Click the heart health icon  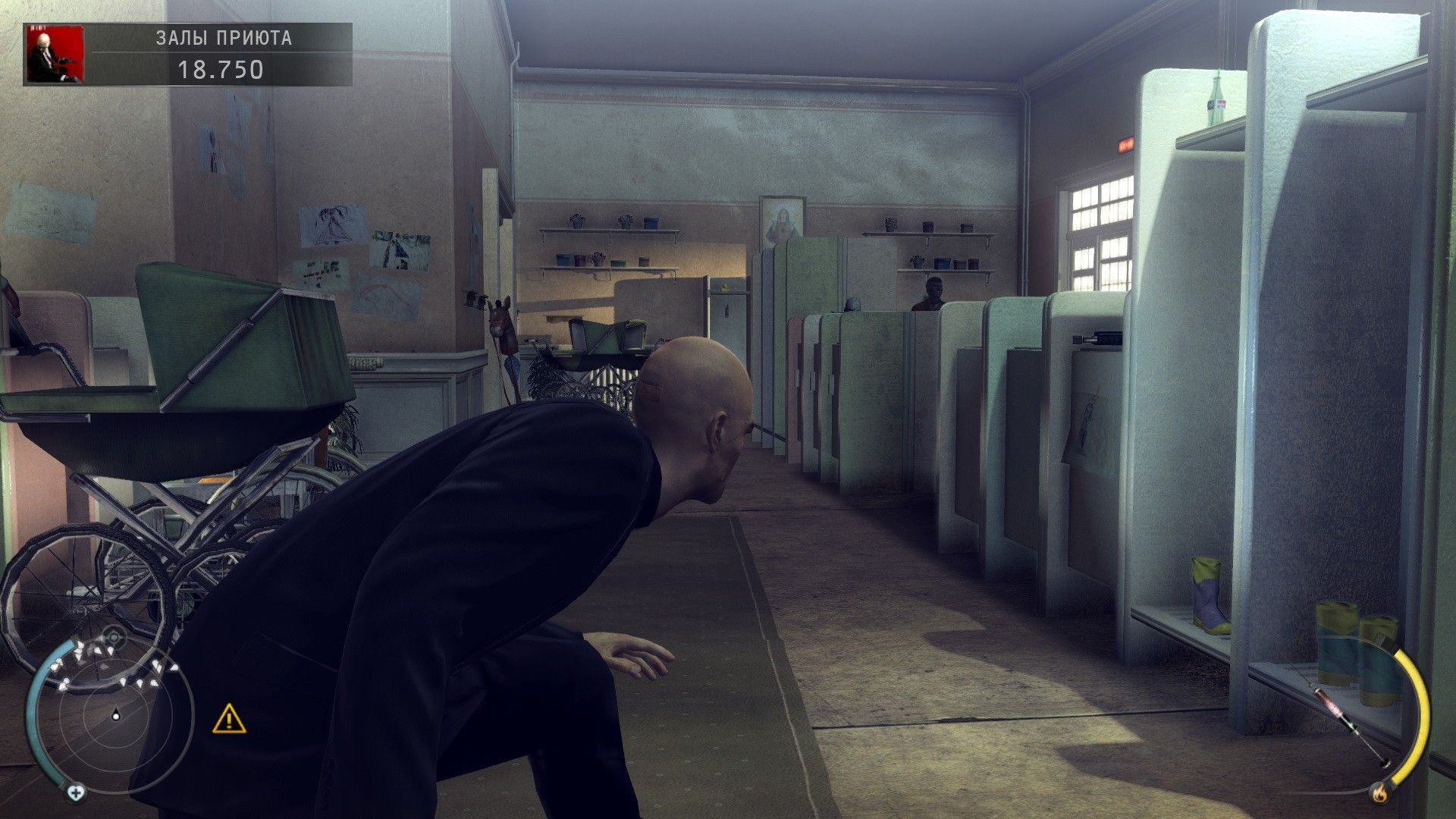(x=75, y=793)
